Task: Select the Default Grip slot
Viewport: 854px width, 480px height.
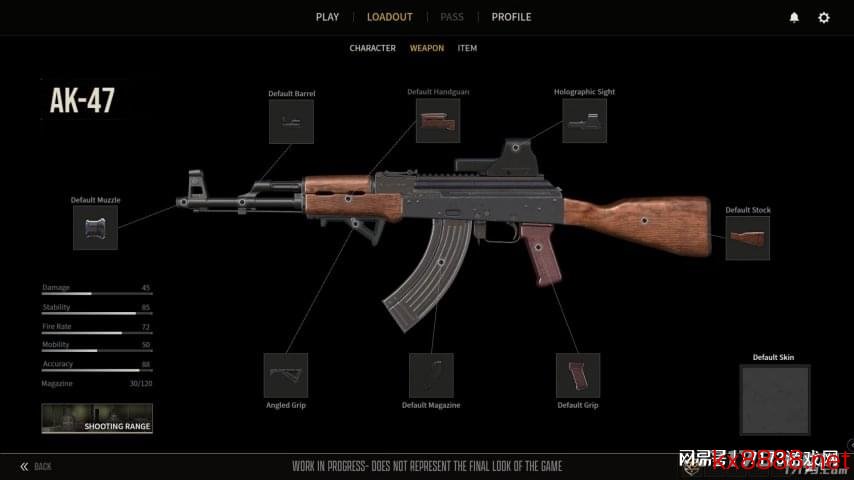Action: [578, 375]
